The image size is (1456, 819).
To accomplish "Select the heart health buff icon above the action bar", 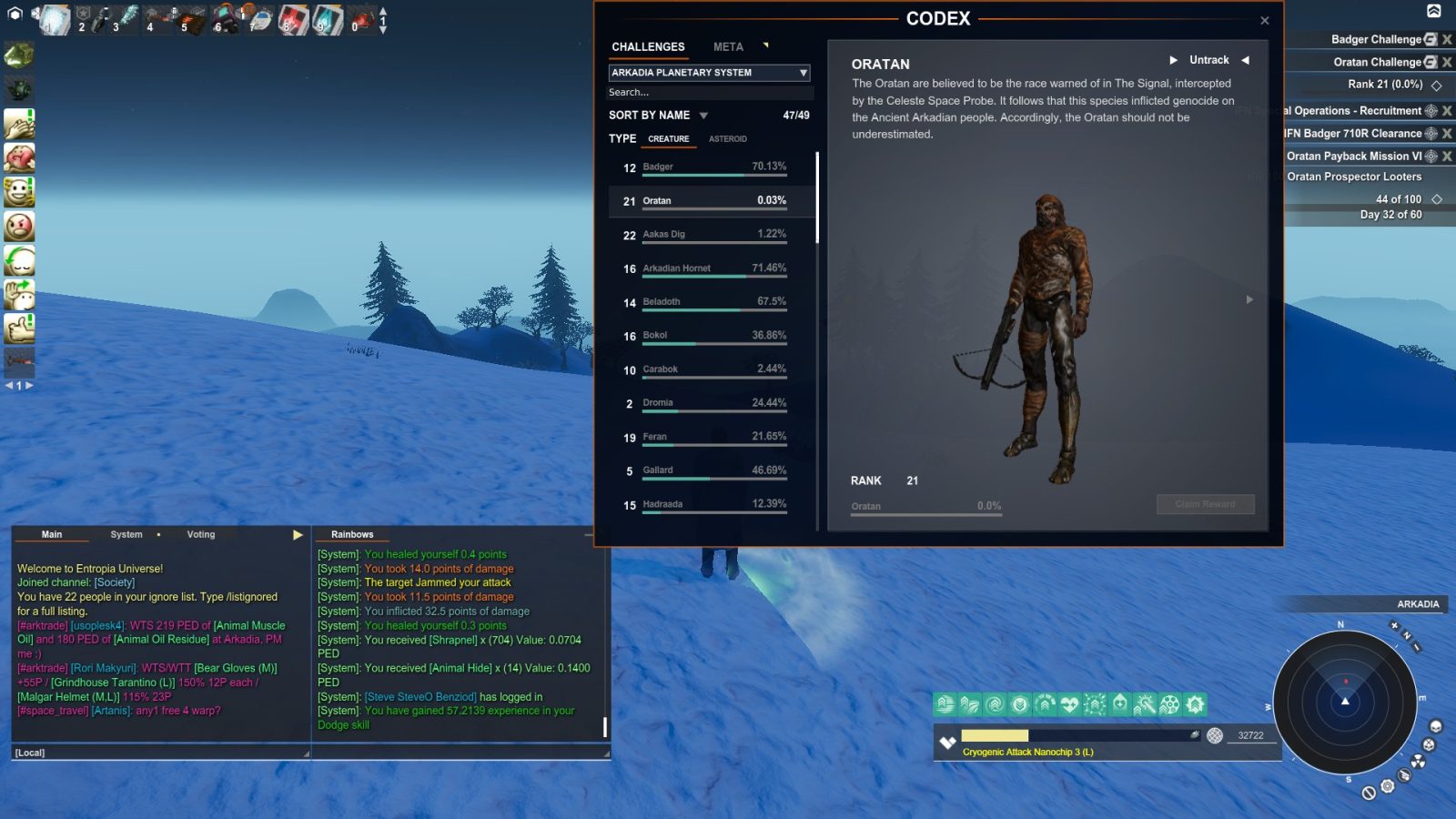I will (x=1070, y=703).
